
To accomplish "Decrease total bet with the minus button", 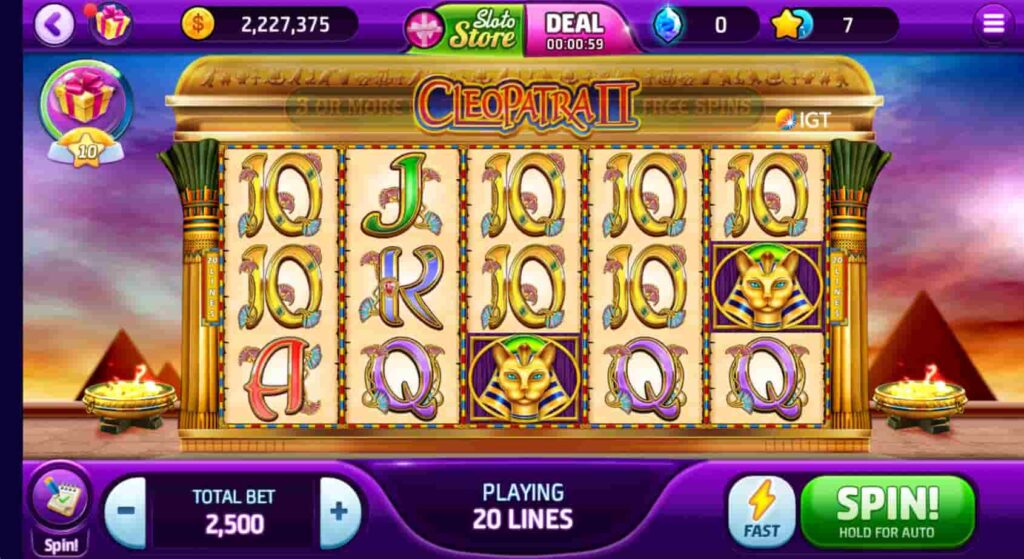I will [x=126, y=512].
